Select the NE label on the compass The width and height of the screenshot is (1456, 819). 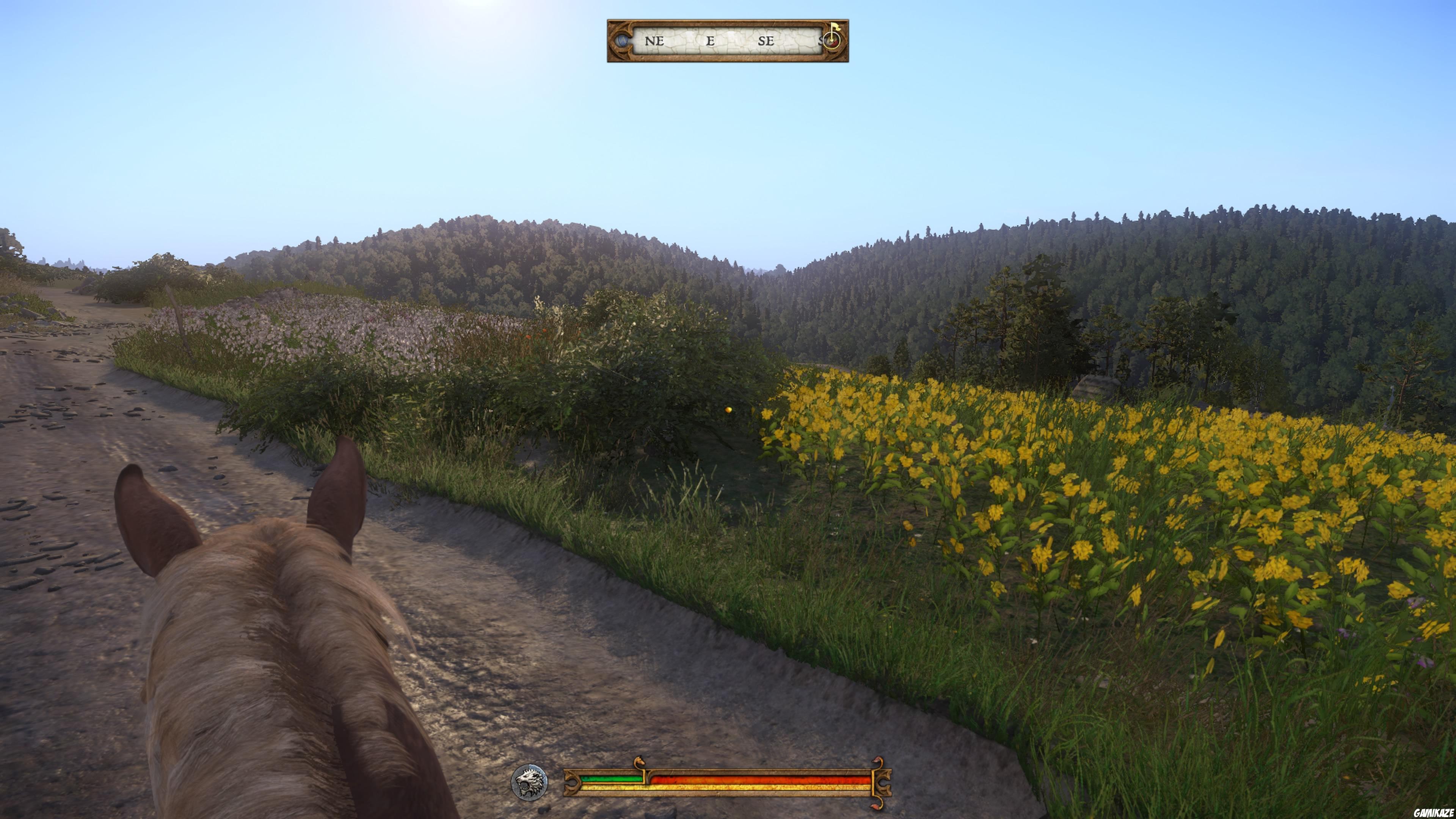pos(654,41)
